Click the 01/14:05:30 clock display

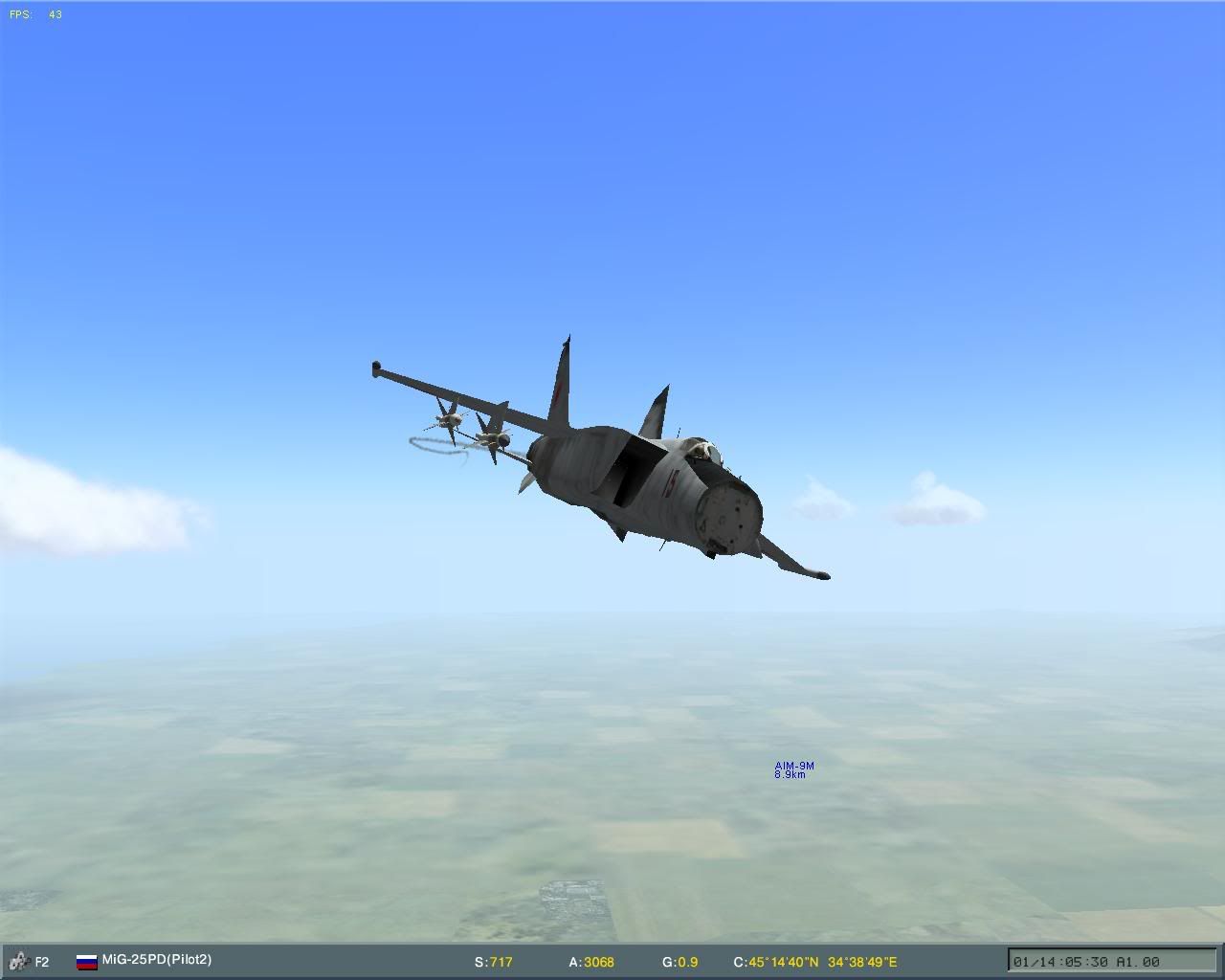coord(1060,962)
